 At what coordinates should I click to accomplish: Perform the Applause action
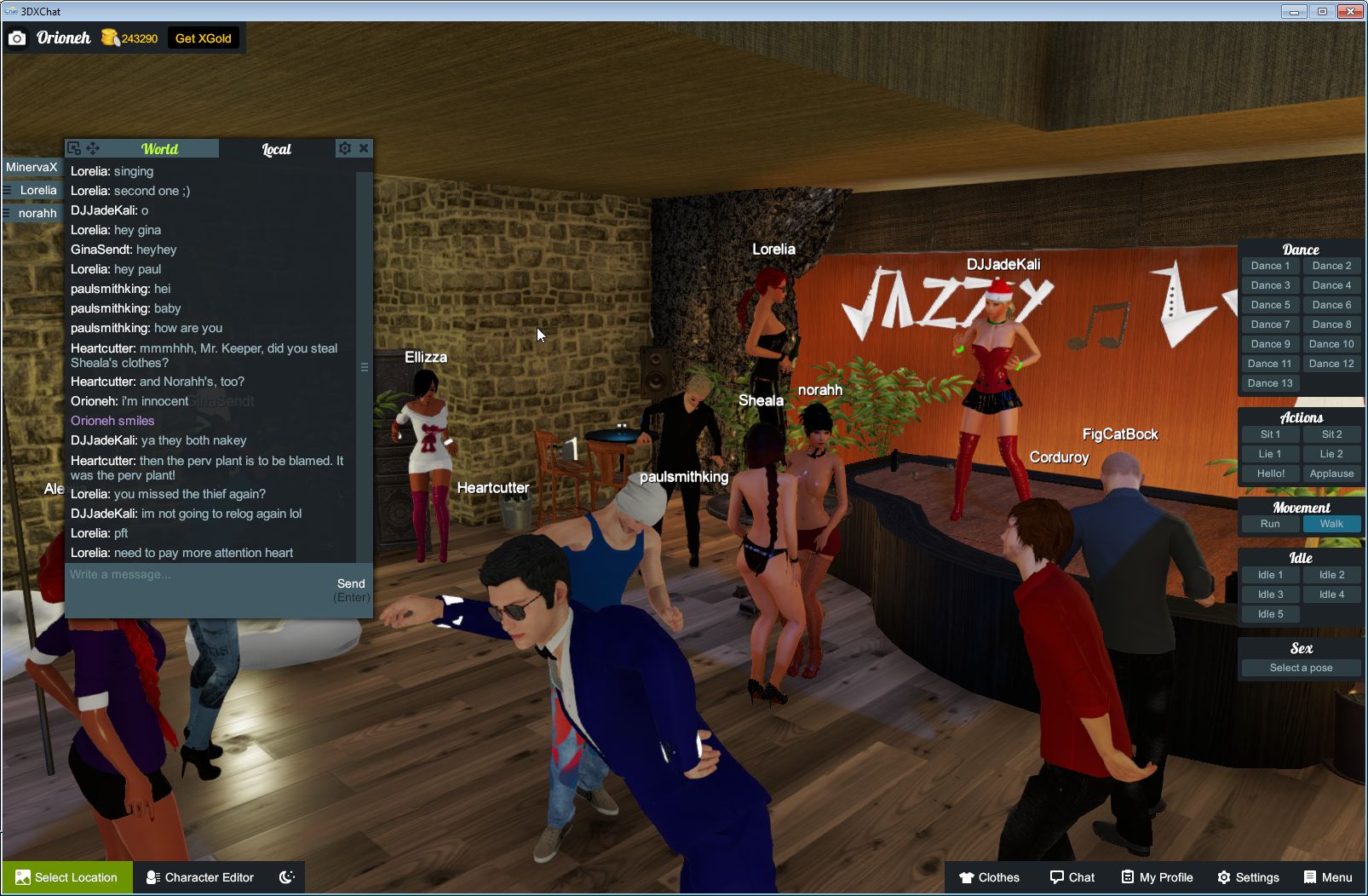1331,474
